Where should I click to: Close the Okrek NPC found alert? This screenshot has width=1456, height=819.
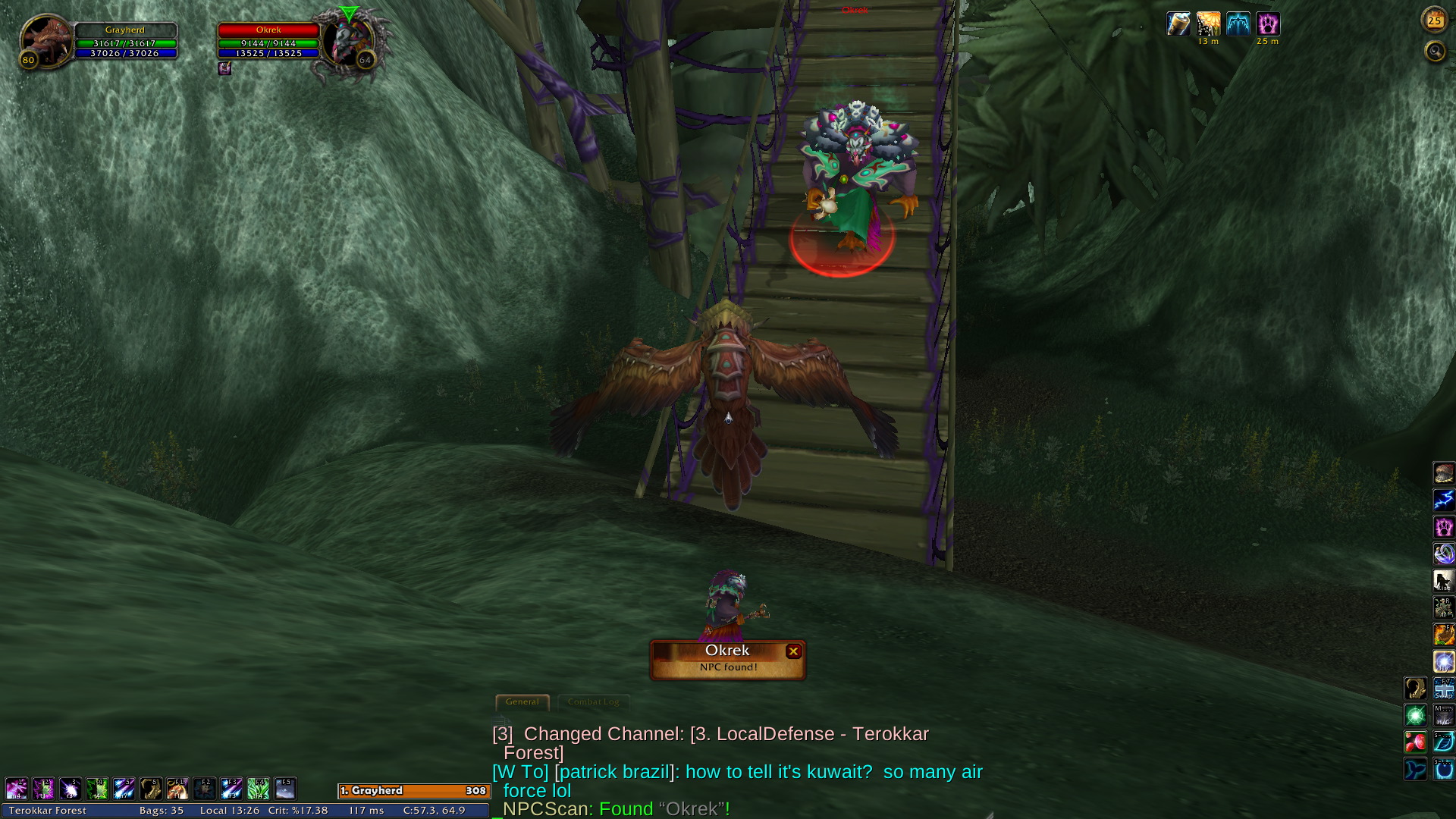pos(793,651)
